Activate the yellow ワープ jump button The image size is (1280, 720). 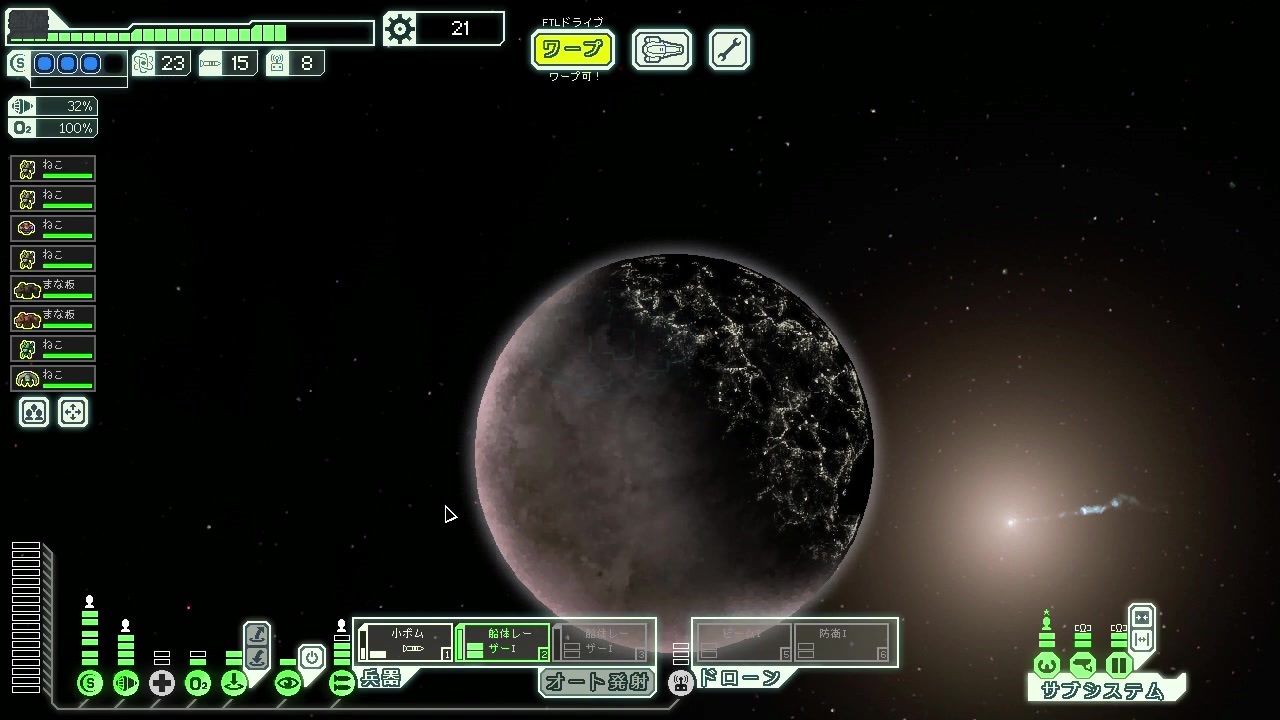[572, 49]
